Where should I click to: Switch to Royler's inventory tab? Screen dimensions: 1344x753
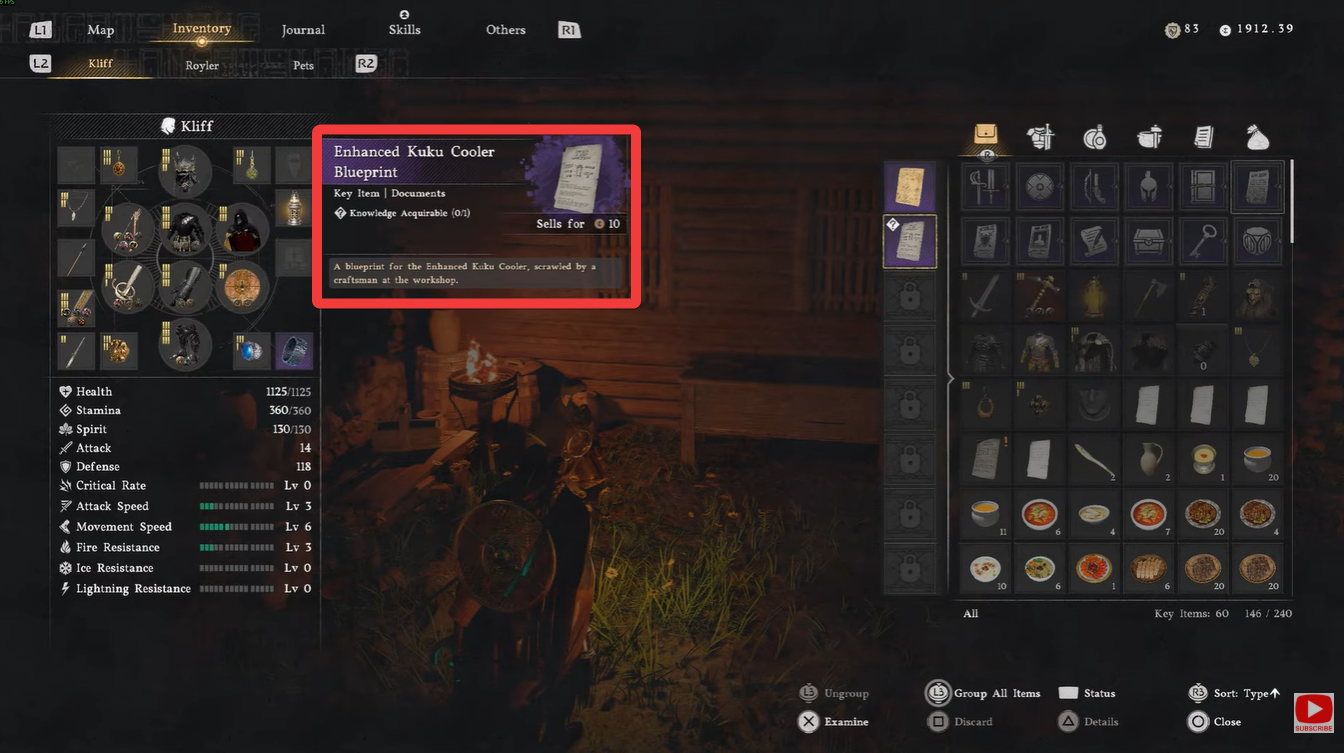pyautogui.click(x=202, y=64)
